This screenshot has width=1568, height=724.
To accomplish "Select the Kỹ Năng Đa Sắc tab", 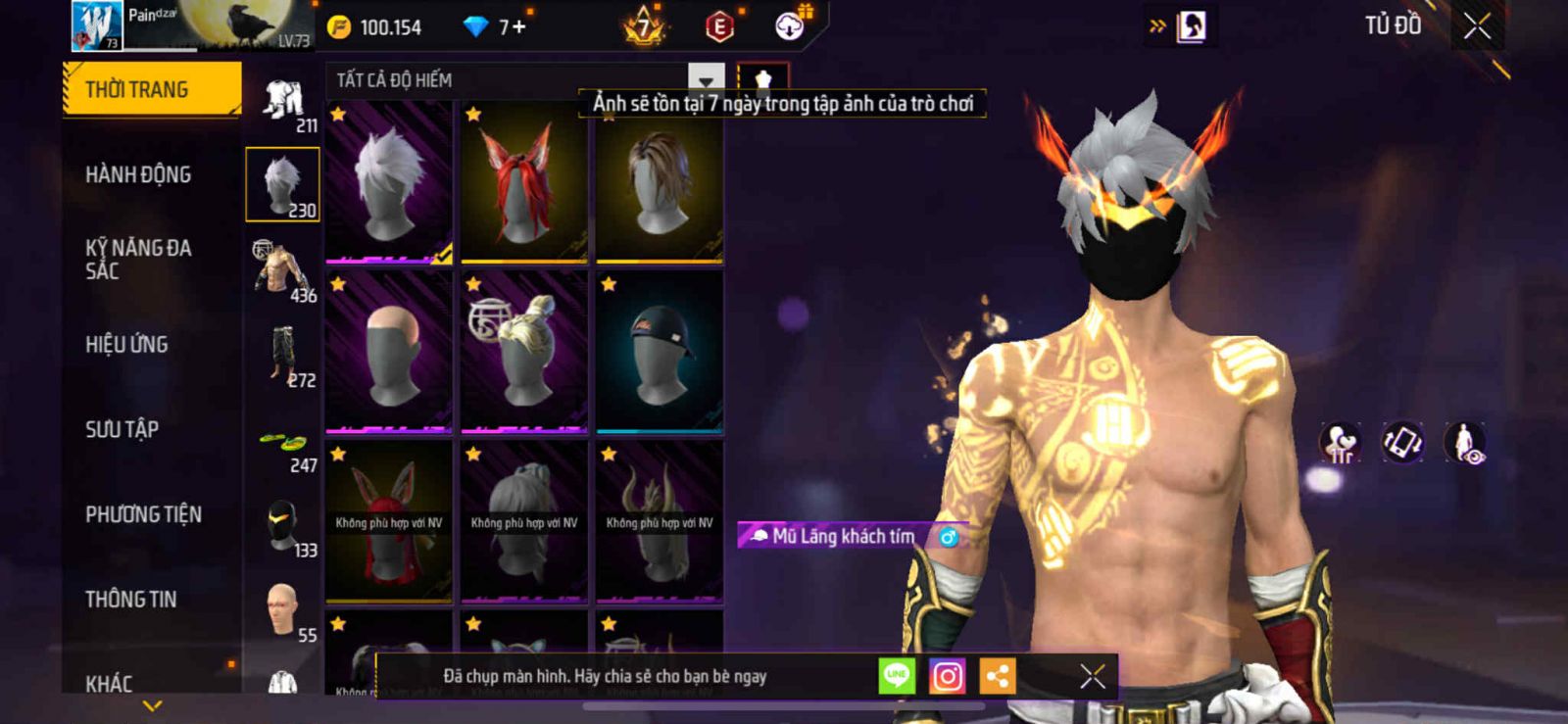I will [x=138, y=260].
